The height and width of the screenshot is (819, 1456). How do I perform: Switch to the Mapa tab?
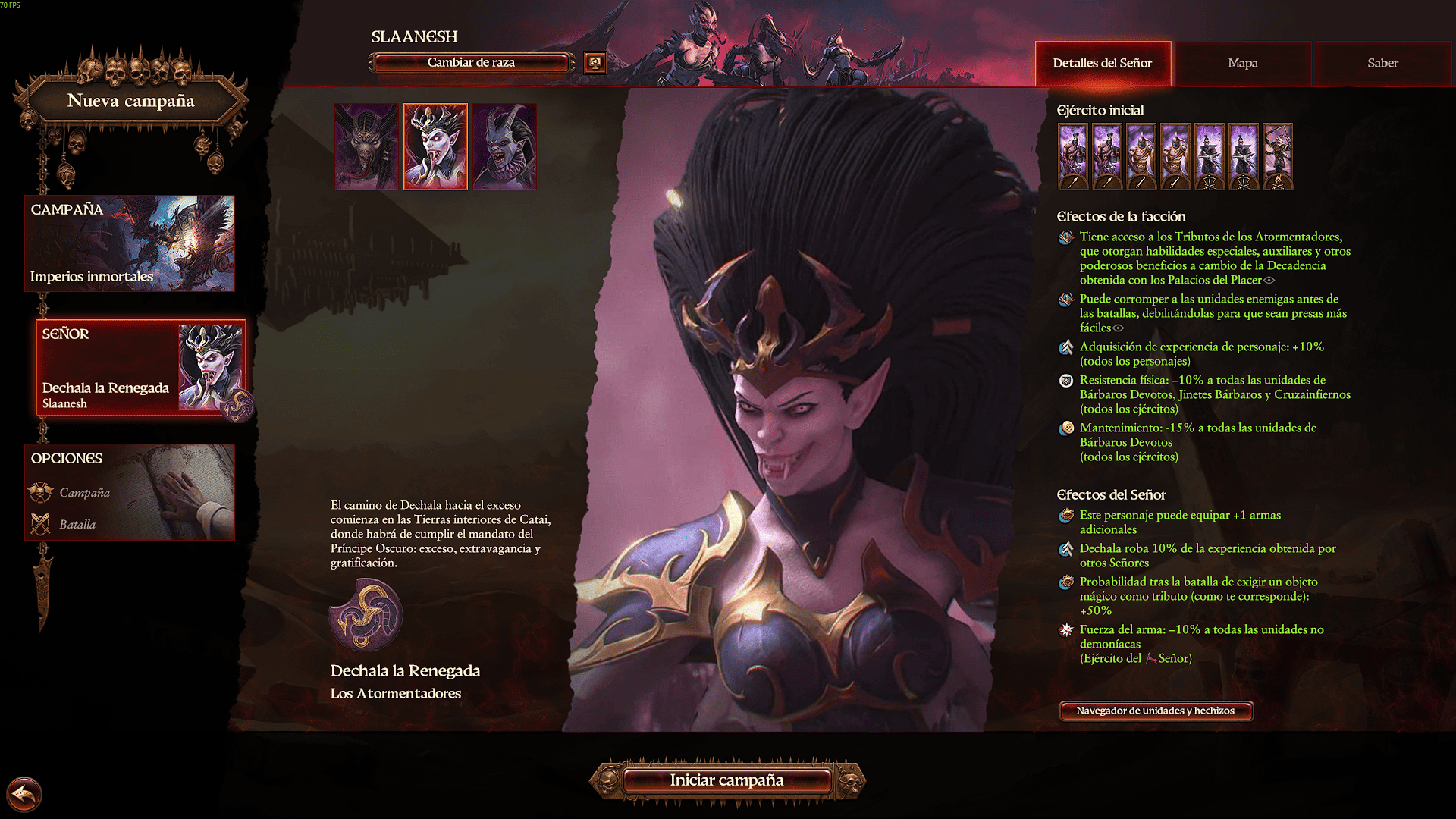point(1243,64)
